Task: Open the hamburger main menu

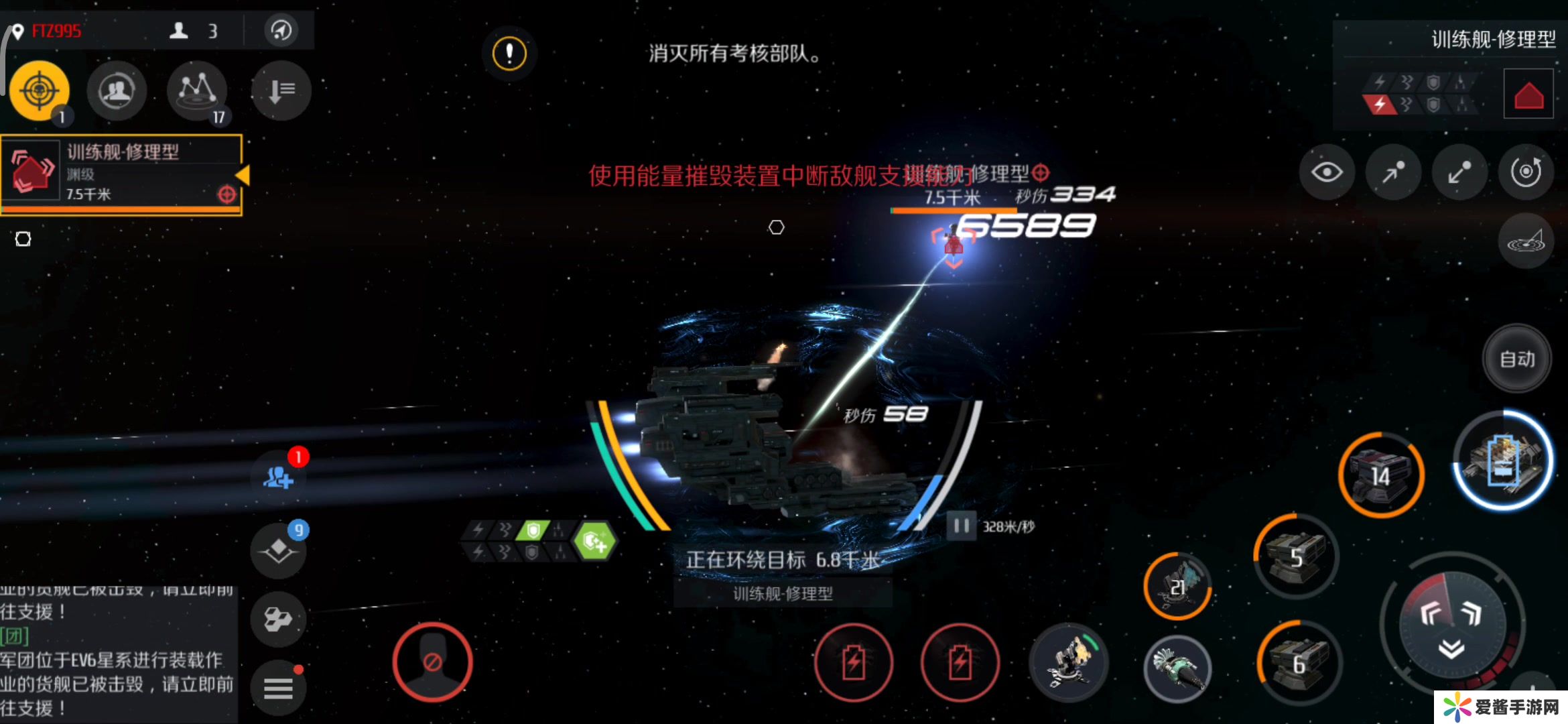Action: coord(278,688)
